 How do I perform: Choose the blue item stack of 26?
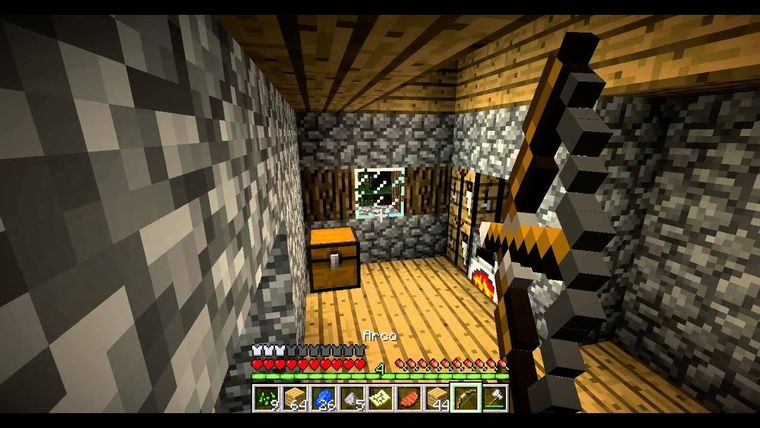(323, 398)
